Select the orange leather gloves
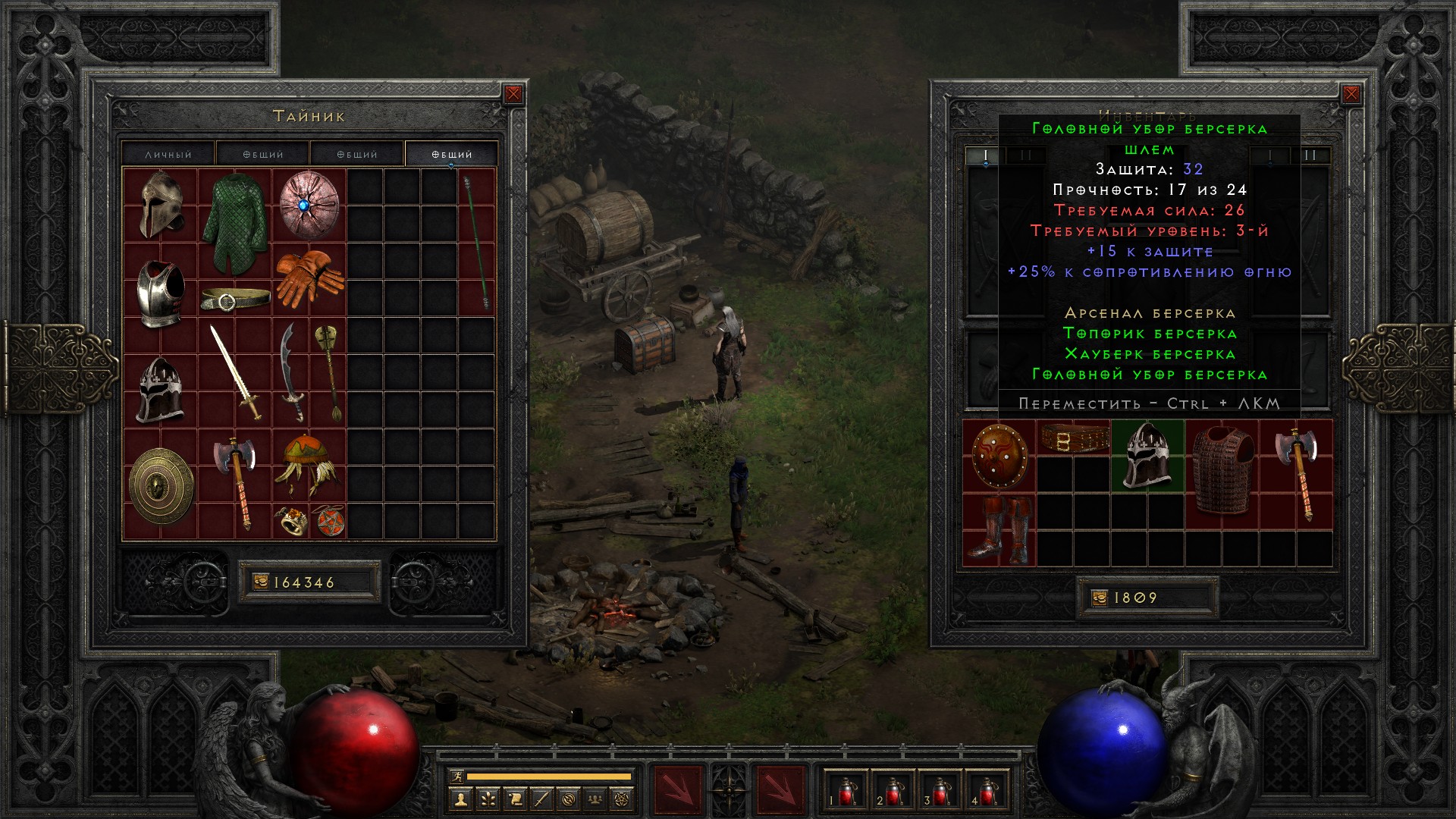Image resolution: width=1456 pixels, height=819 pixels. pyautogui.click(x=309, y=278)
